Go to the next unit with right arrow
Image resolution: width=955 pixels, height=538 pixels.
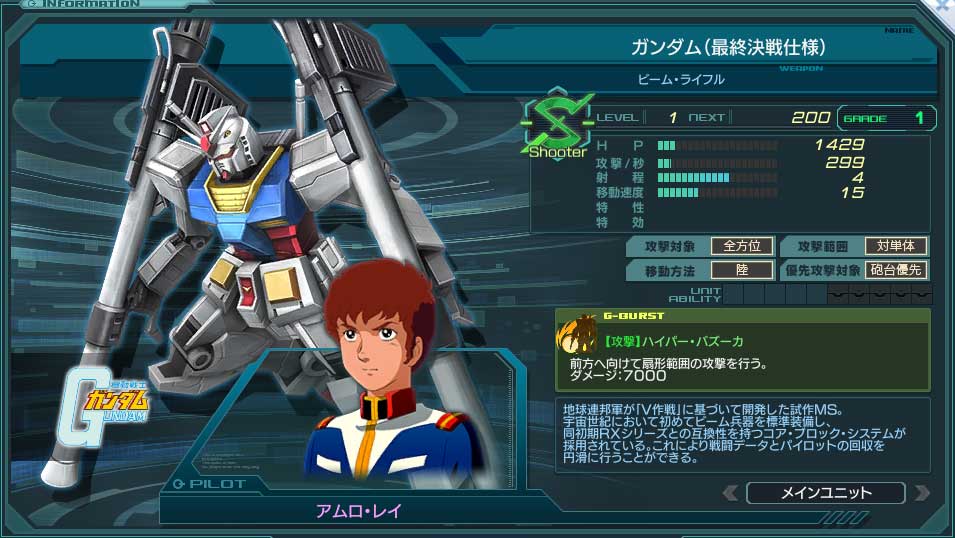click(x=920, y=493)
